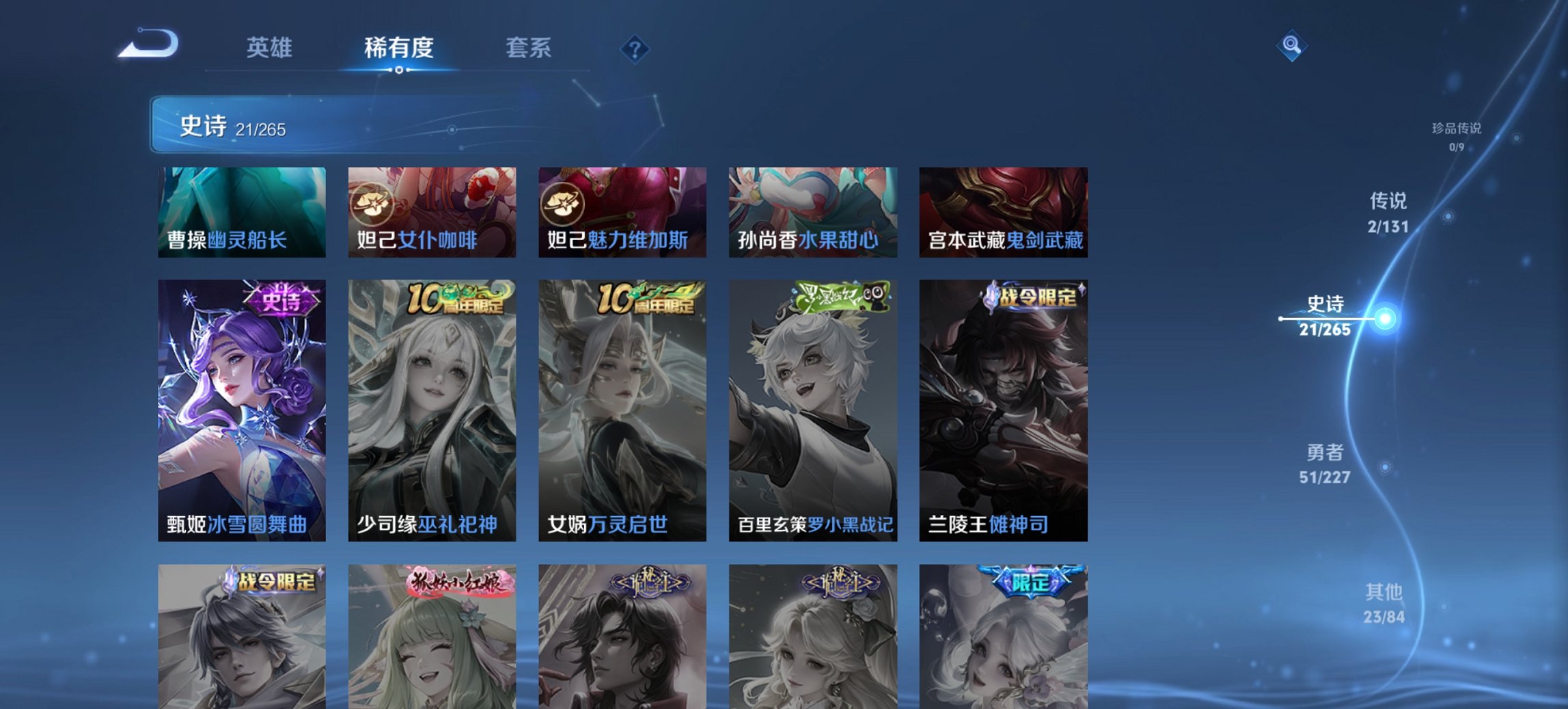Select the 珍品传说 0/9 category
1568x709 pixels.
(x=1458, y=135)
